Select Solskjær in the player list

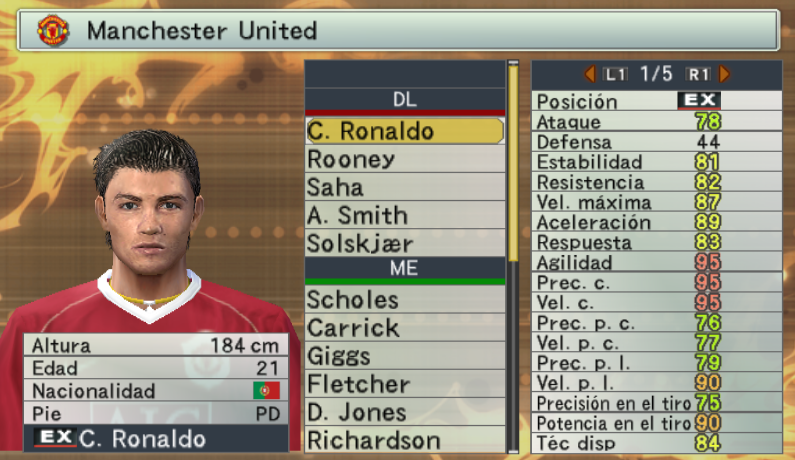pos(404,243)
